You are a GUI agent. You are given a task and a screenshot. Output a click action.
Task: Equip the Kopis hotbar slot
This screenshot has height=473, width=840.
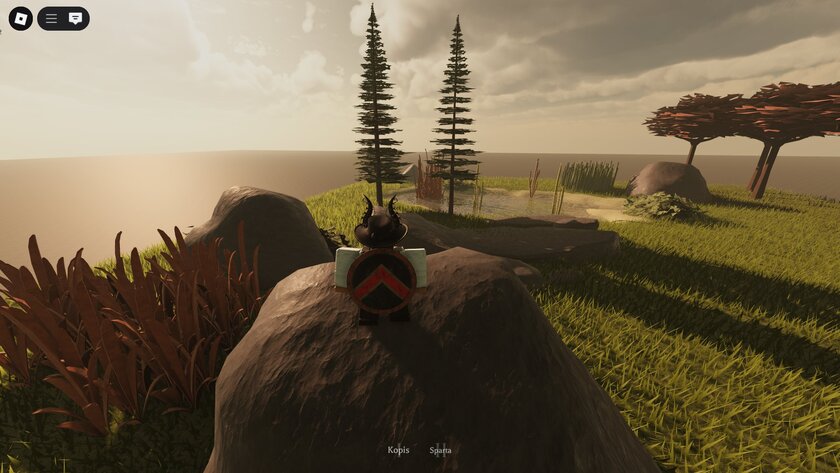pos(399,450)
